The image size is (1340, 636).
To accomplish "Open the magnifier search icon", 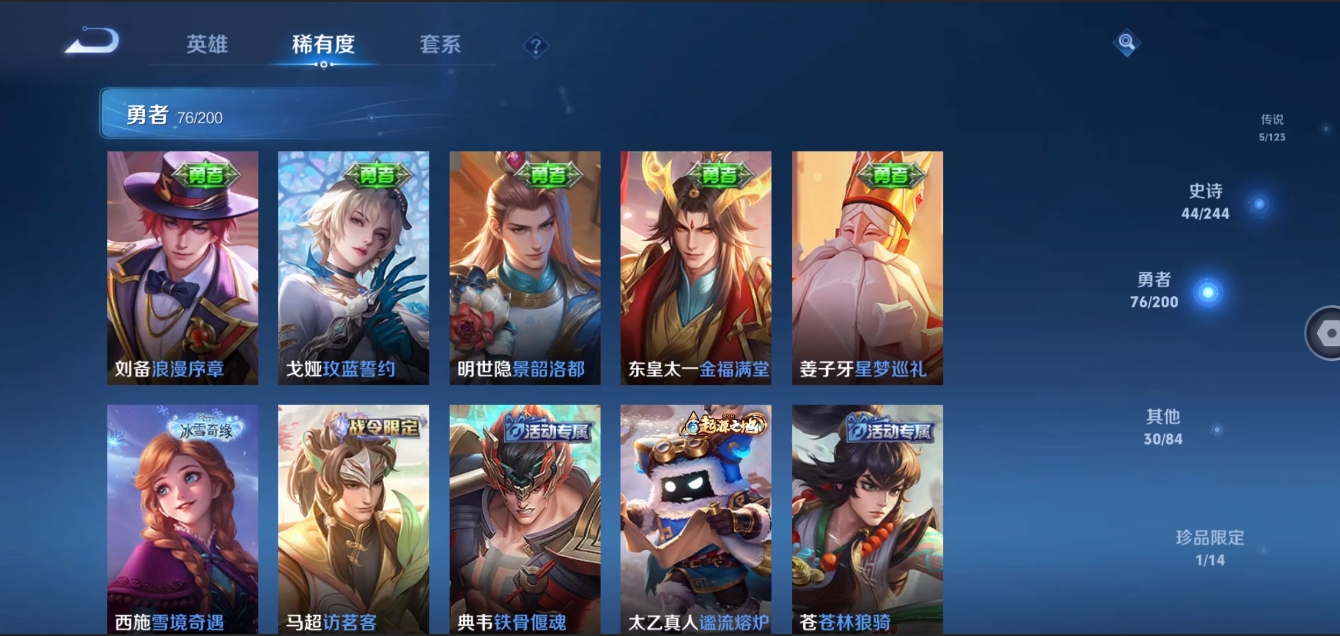I will [x=1127, y=43].
